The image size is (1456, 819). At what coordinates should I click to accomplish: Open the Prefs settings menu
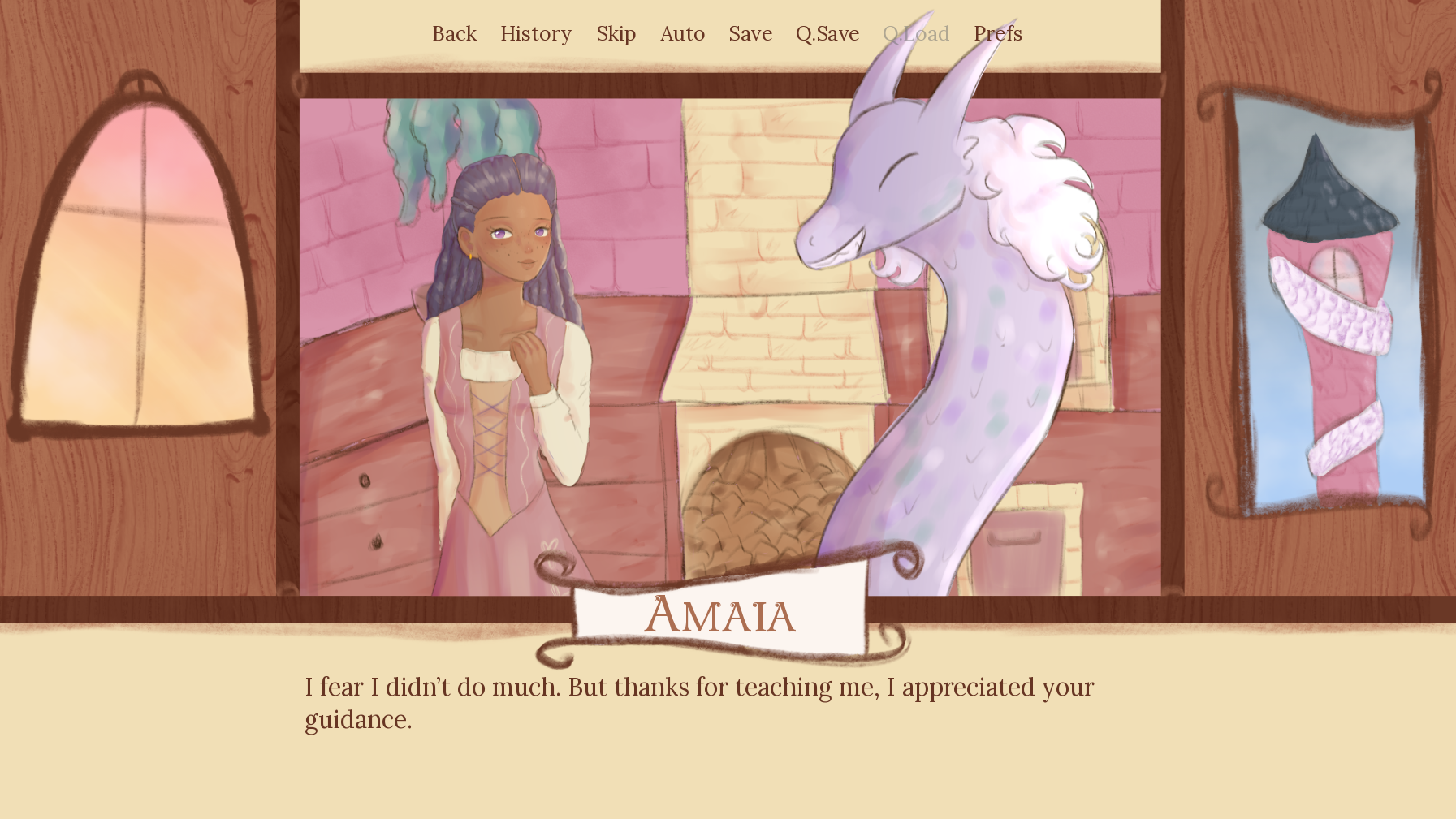(997, 33)
